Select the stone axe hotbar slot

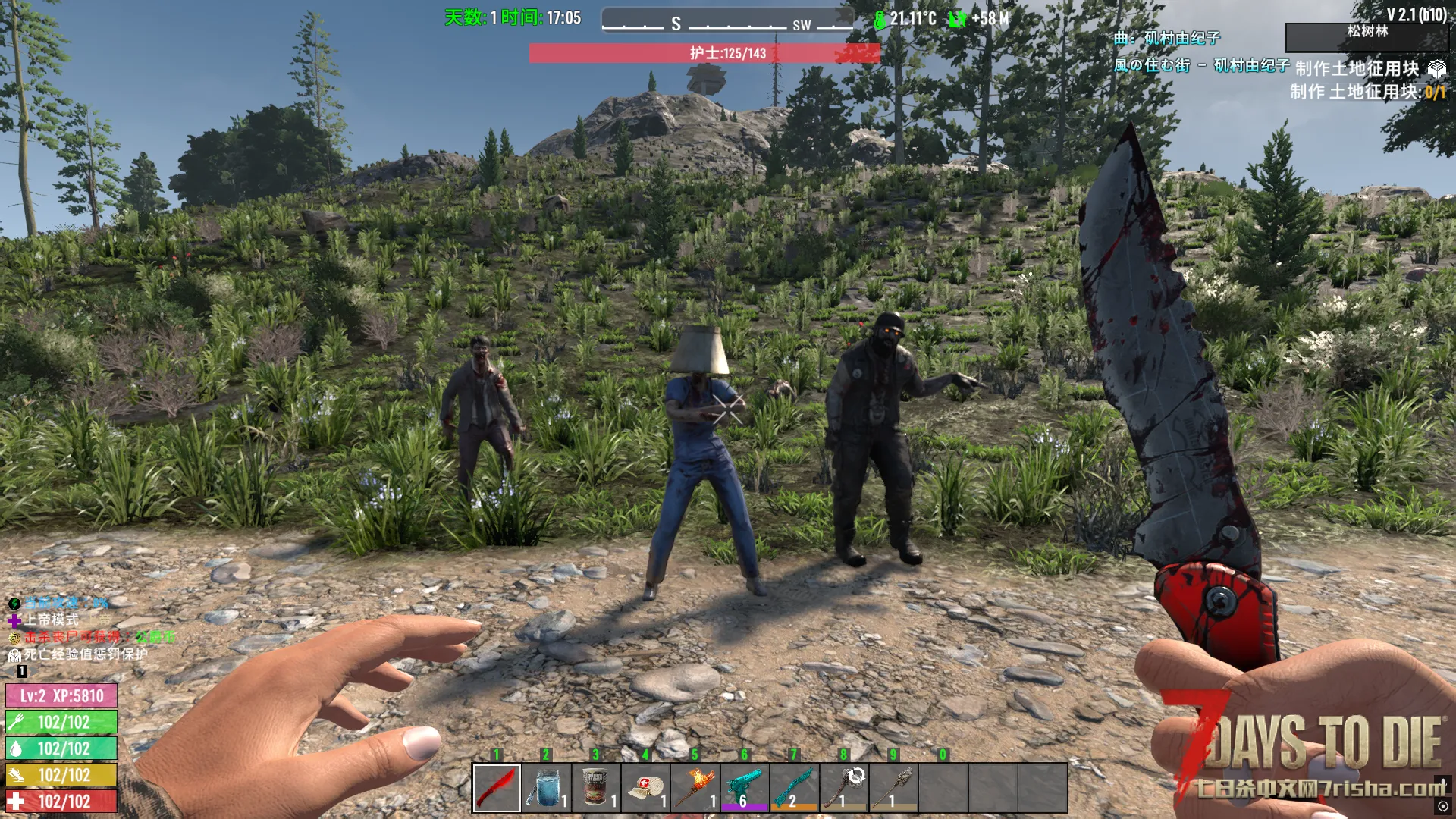(844, 788)
